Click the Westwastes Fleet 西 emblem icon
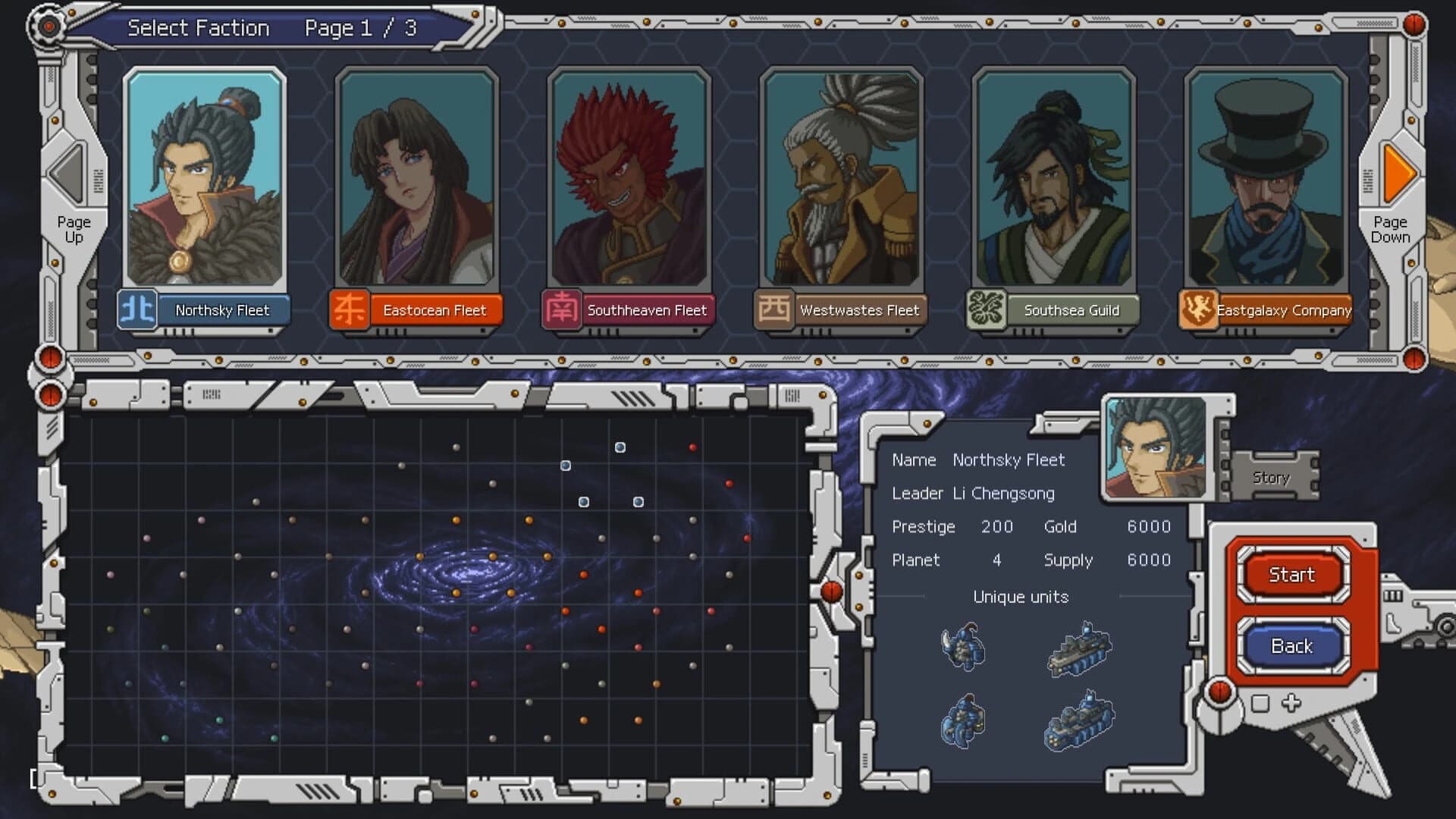The width and height of the screenshot is (1456, 819). (773, 309)
